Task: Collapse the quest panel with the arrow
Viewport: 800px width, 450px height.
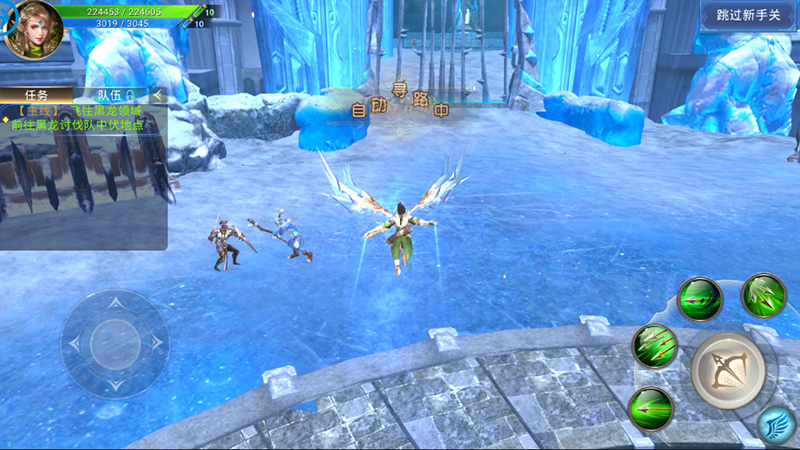Action: point(157,95)
